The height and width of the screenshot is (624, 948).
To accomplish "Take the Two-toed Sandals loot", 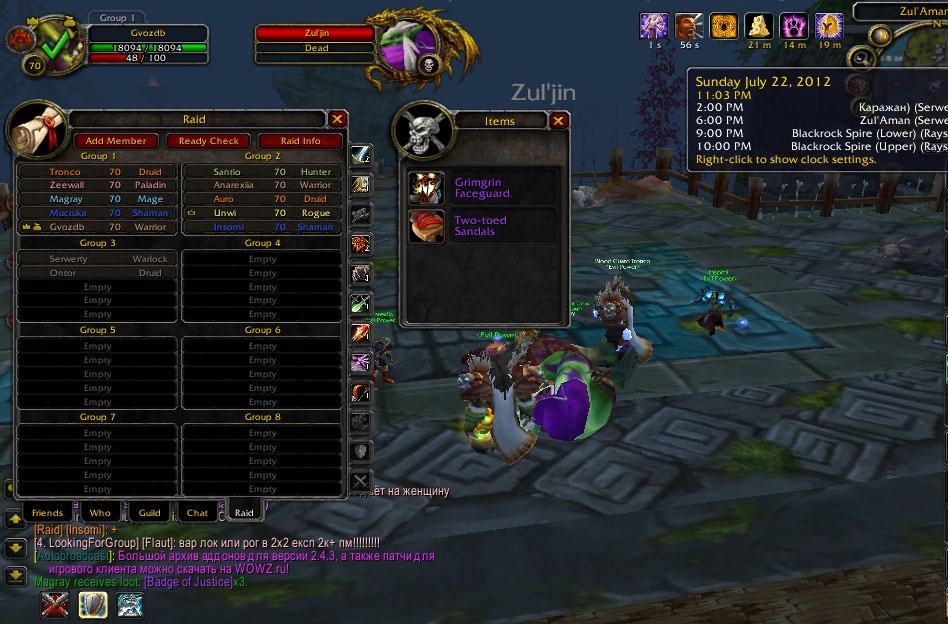I will [x=483, y=226].
